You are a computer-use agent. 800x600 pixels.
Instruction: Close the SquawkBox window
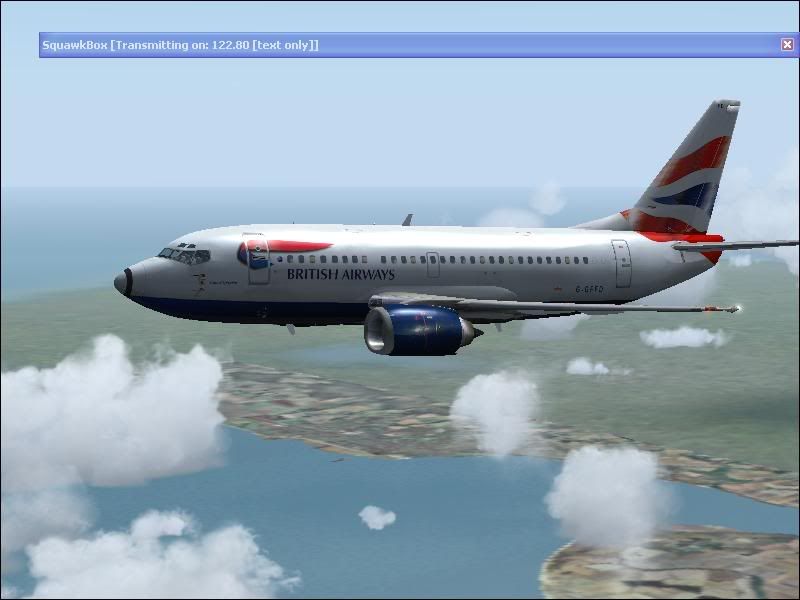click(x=787, y=45)
